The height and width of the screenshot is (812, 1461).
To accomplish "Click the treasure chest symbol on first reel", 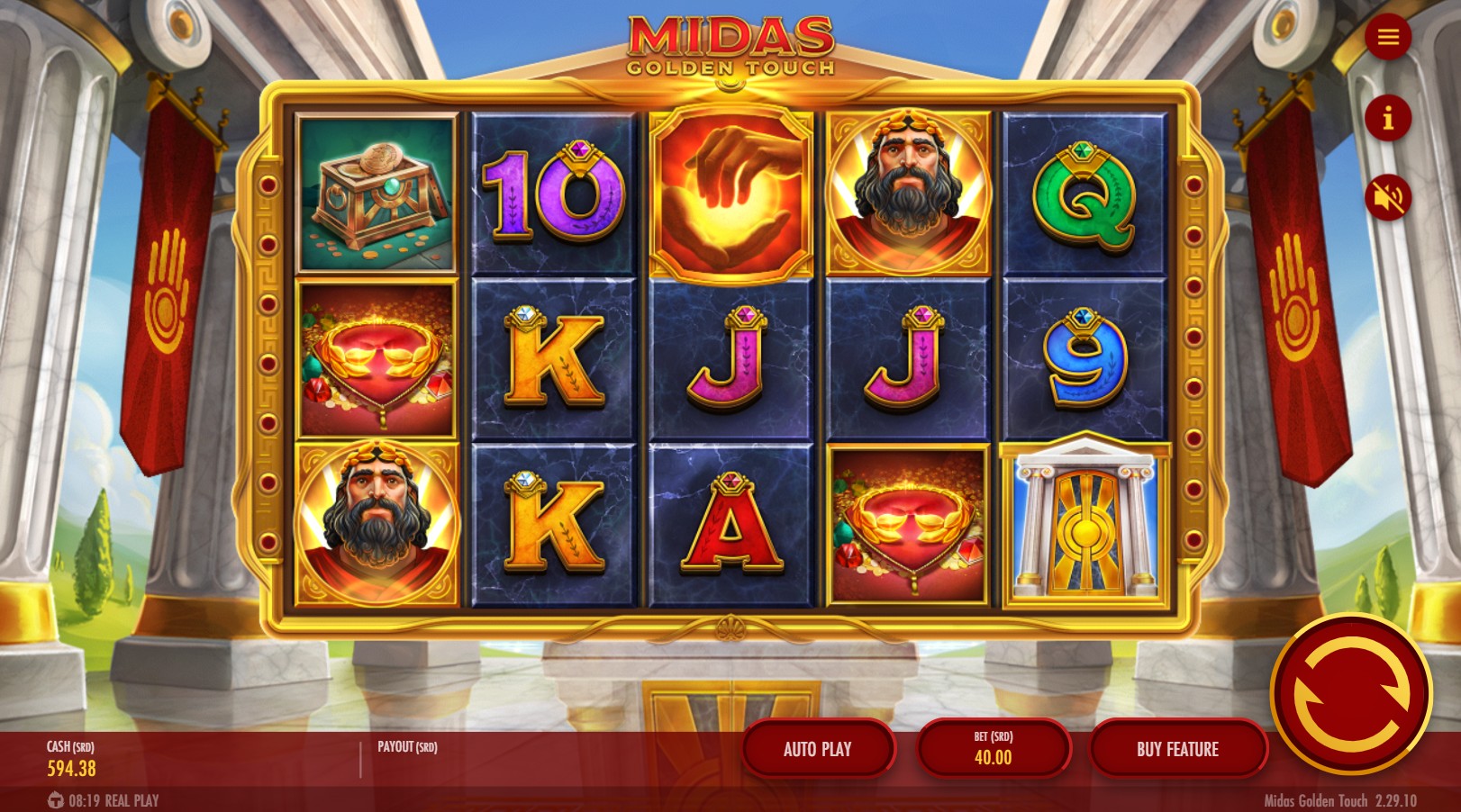I will (375, 192).
